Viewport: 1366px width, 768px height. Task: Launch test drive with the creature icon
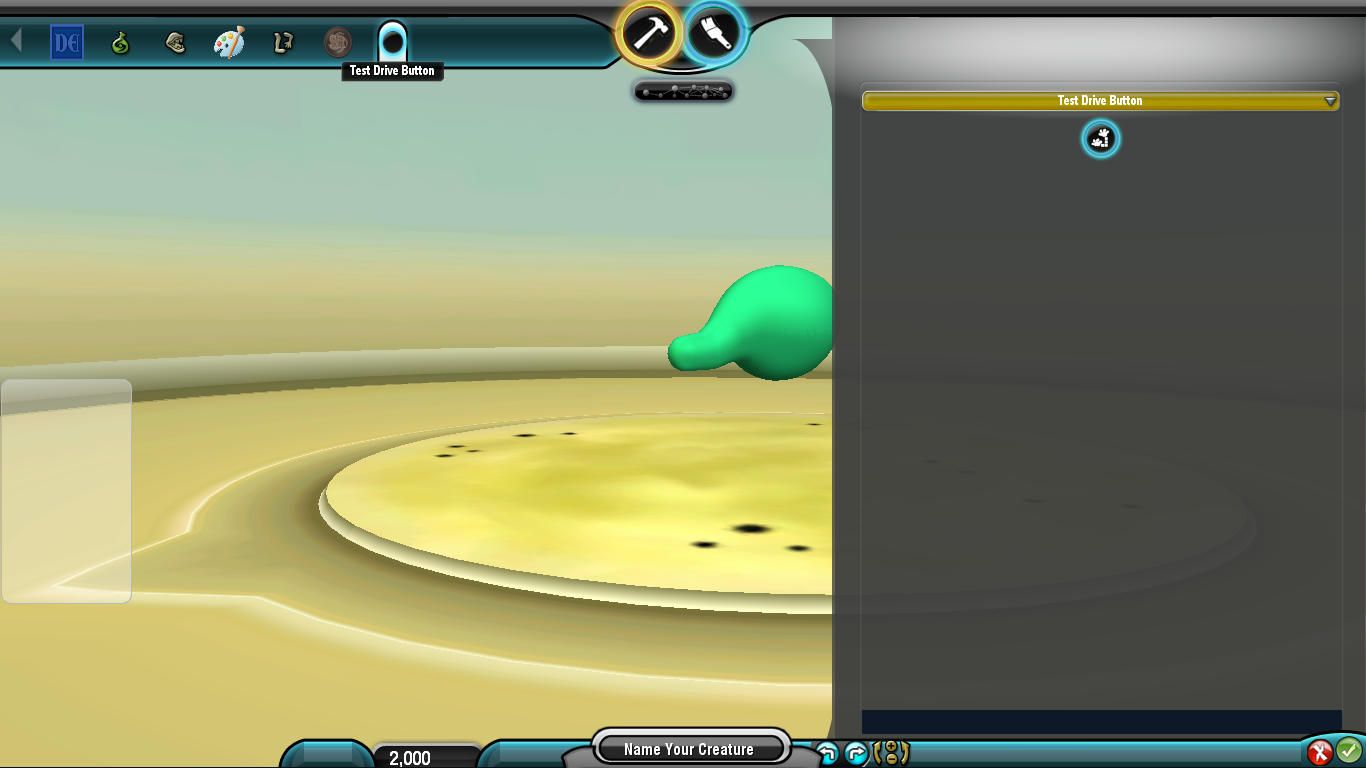pyautogui.click(x=1100, y=139)
